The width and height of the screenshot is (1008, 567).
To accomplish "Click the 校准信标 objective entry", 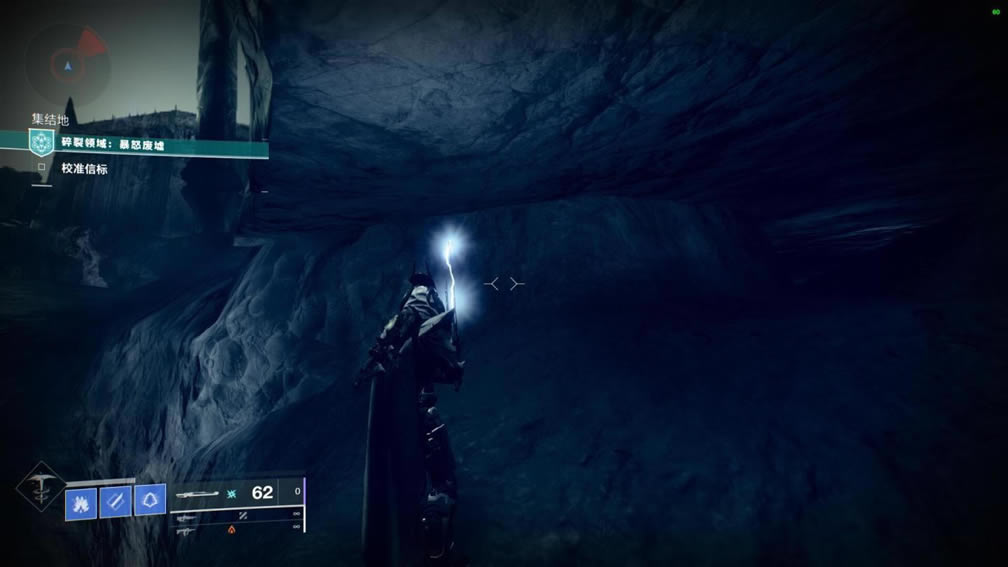I will (84, 169).
